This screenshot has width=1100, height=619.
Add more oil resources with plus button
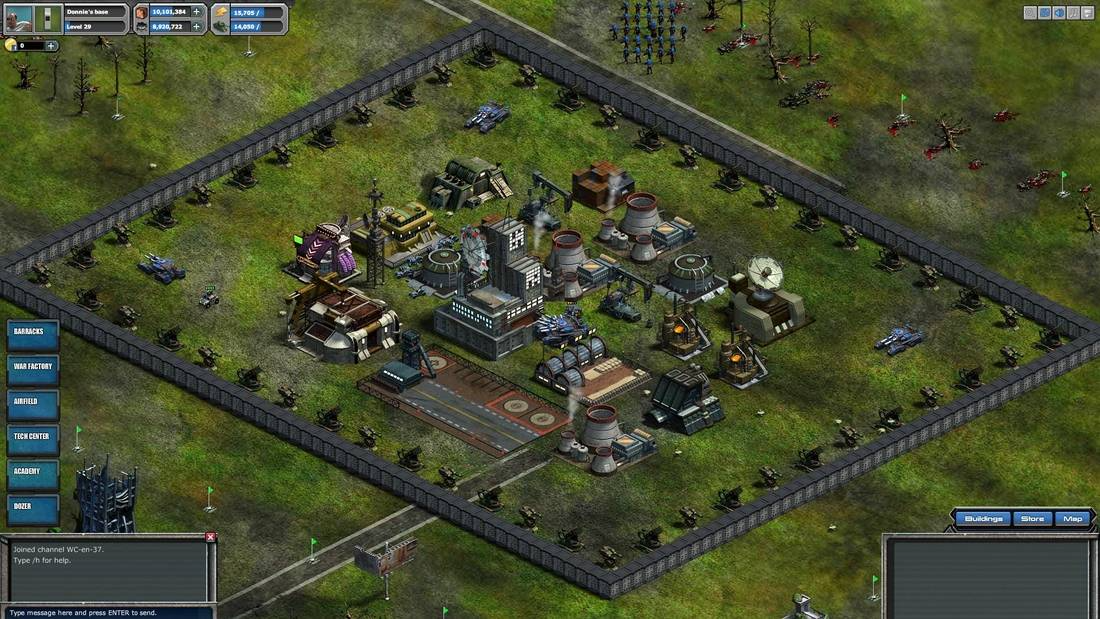[x=197, y=27]
